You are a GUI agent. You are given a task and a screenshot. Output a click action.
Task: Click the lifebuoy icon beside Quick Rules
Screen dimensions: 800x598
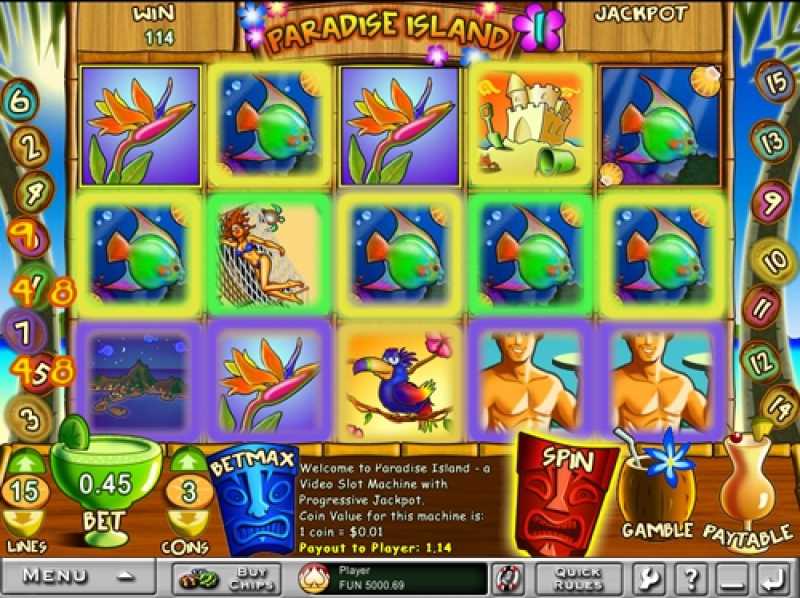(x=506, y=577)
